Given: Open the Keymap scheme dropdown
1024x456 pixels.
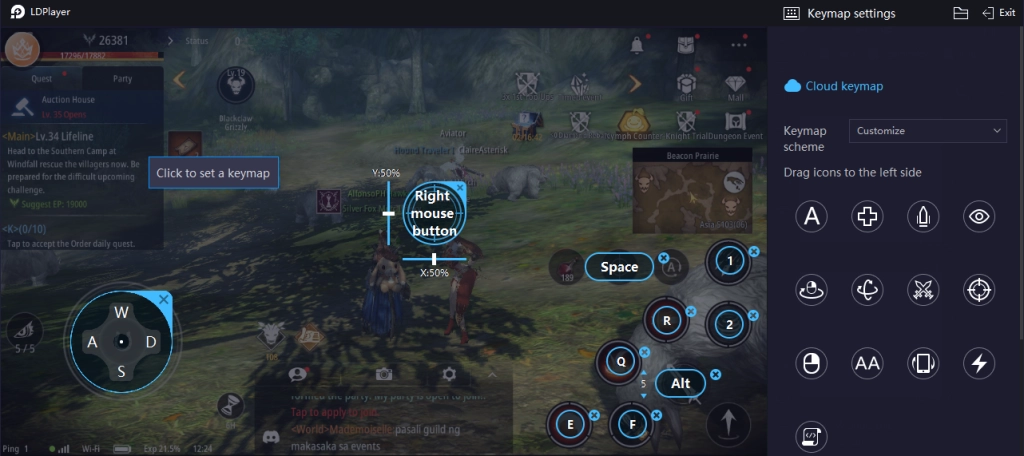Looking at the screenshot, I should coord(927,131).
